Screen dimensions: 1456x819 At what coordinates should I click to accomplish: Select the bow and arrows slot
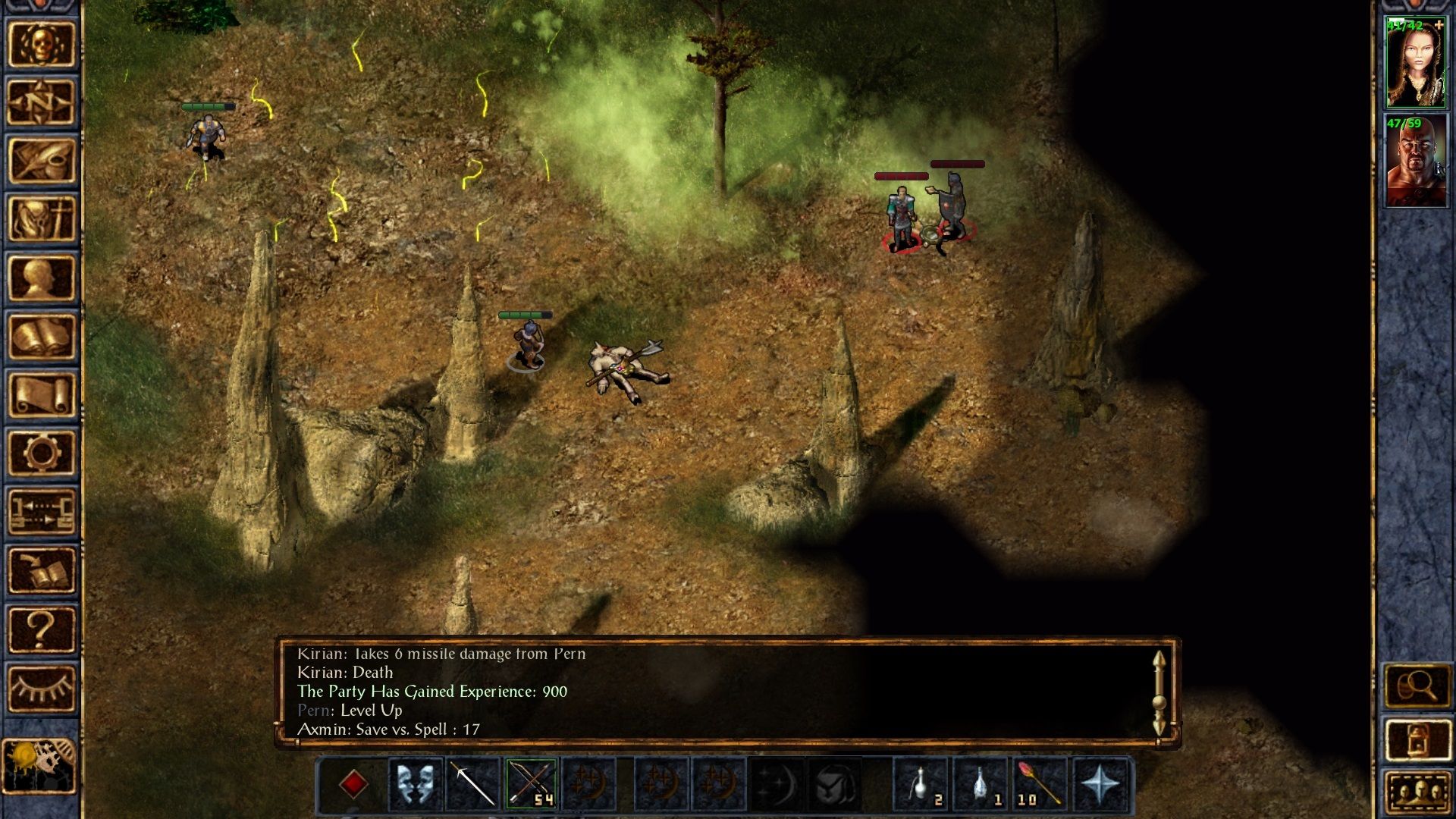coord(532,783)
